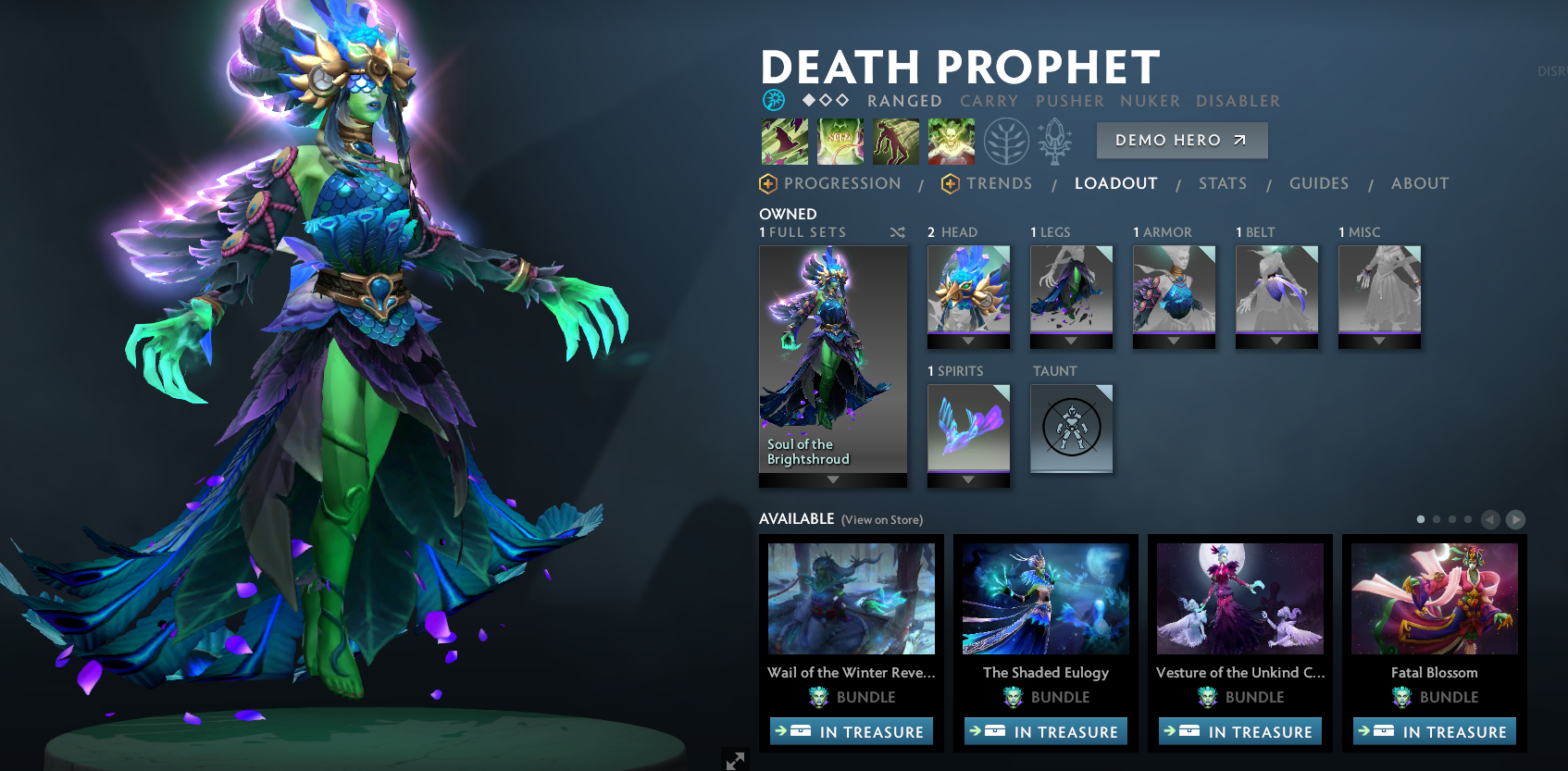Select the Spirit Siphon ability icon
The height and width of the screenshot is (771, 1568).
pyautogui.click(x=896, y=141)
